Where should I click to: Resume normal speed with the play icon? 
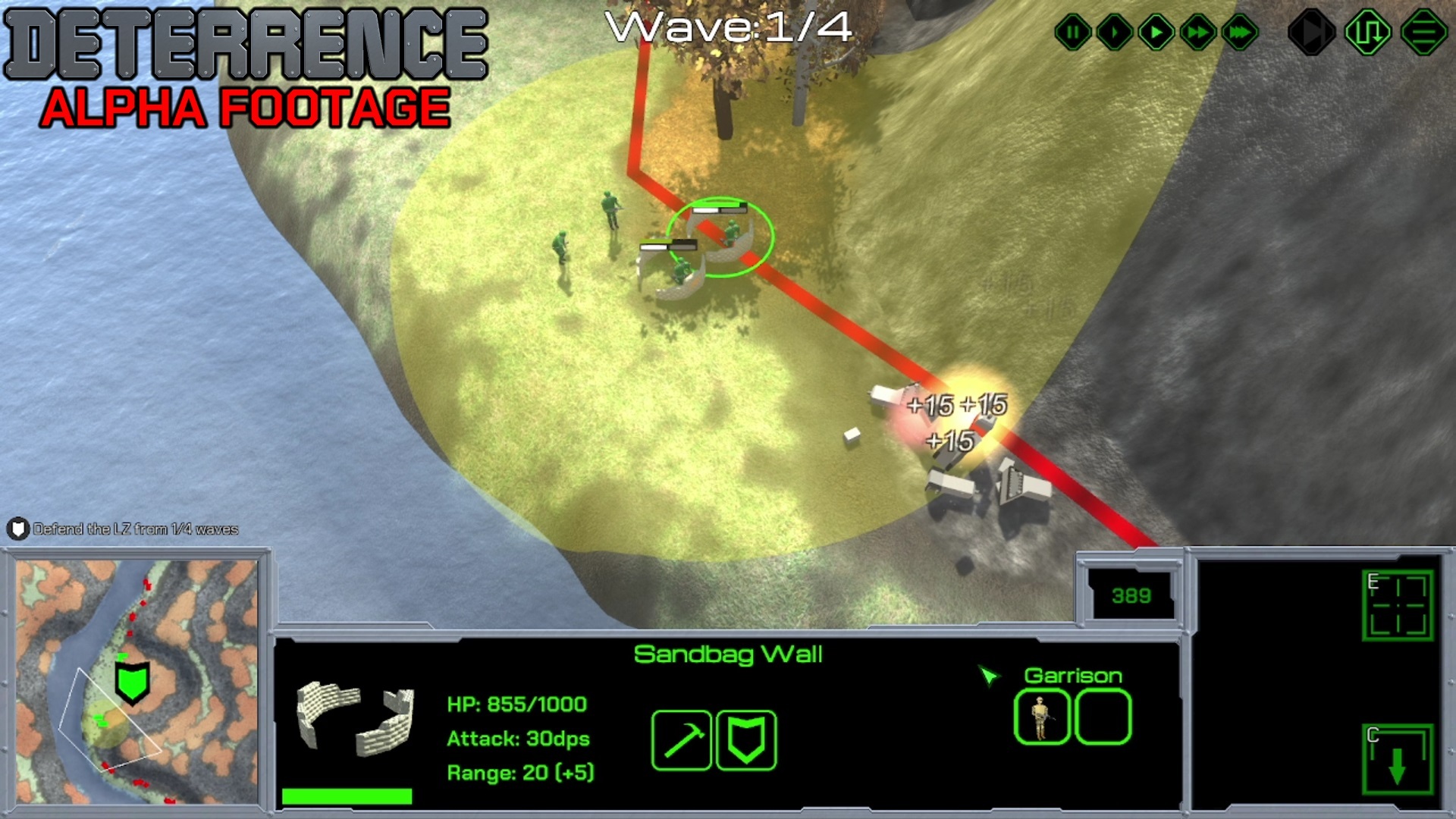[x=1156, y=32]
